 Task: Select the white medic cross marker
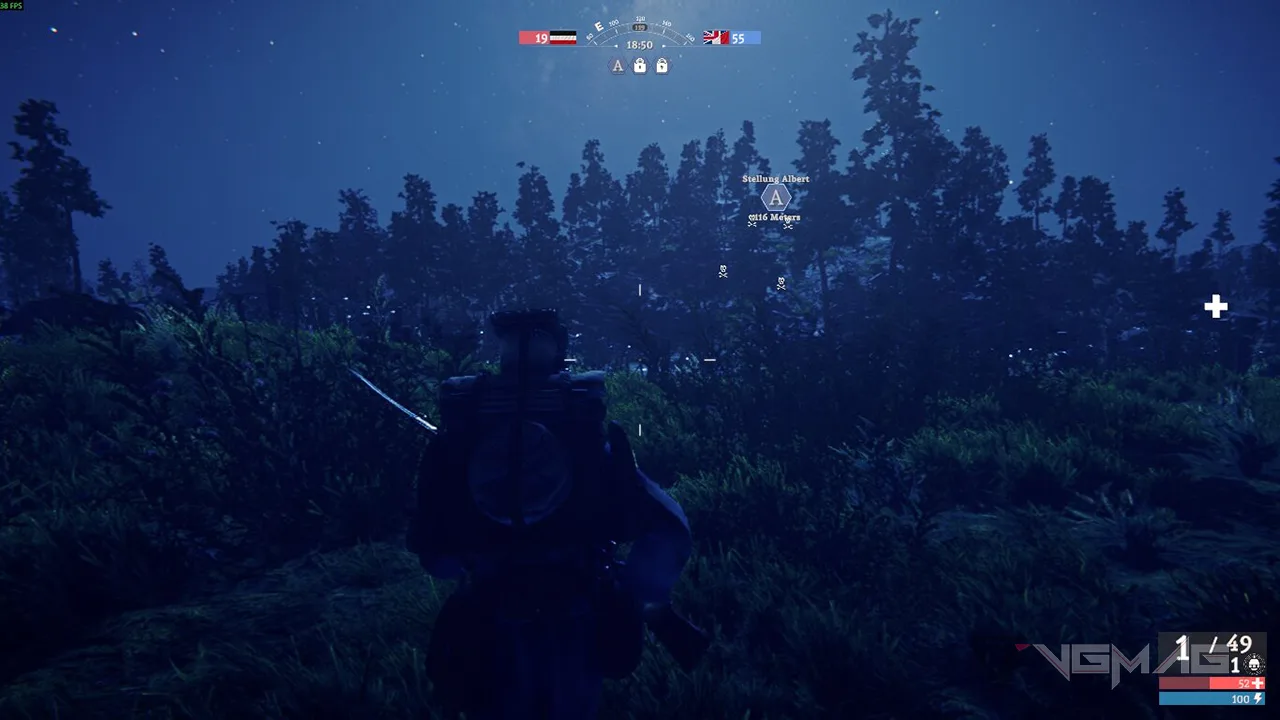pyautogui.click(x=1215, y=307)
